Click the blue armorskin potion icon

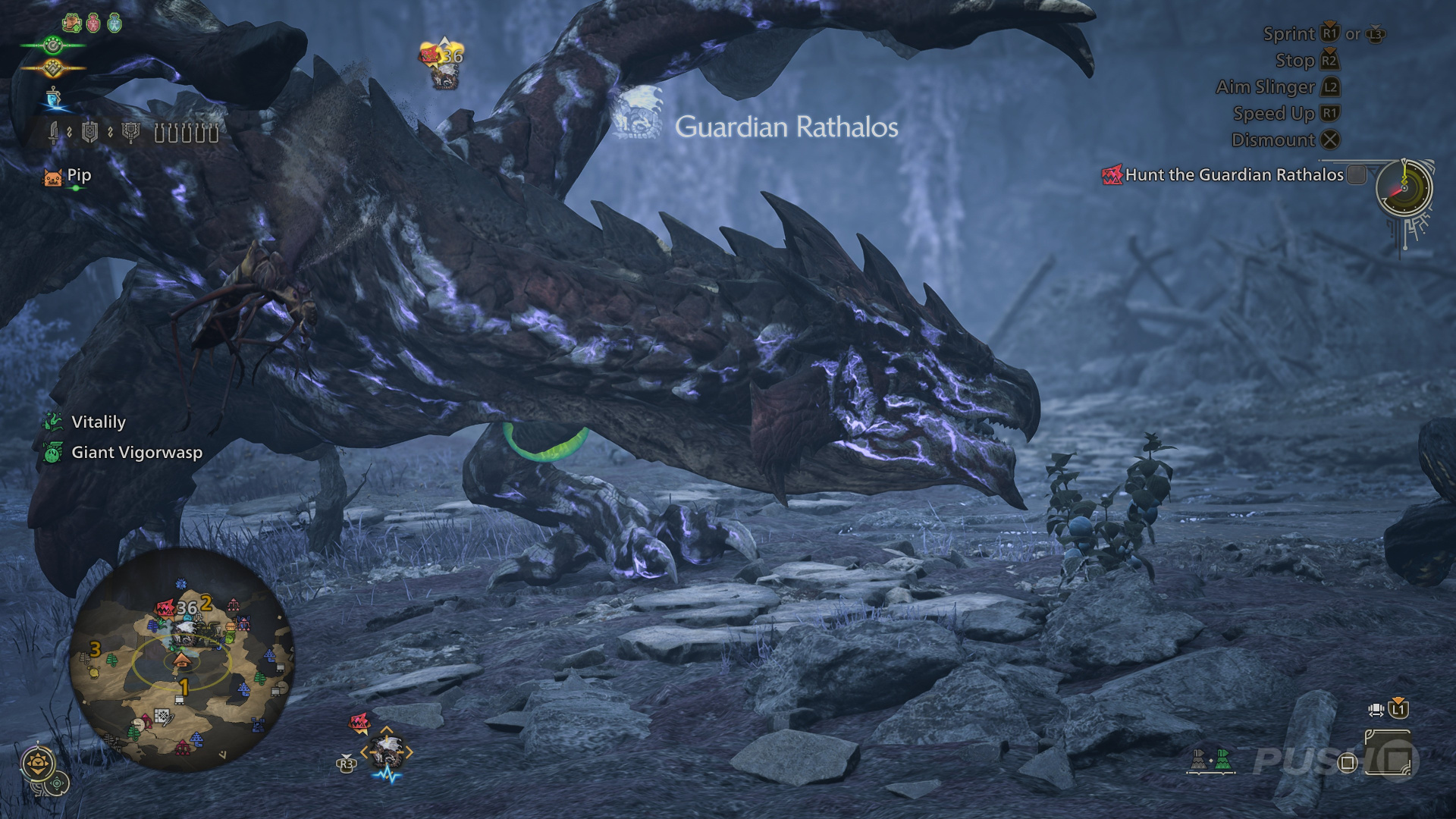click(x=114, y=24)
